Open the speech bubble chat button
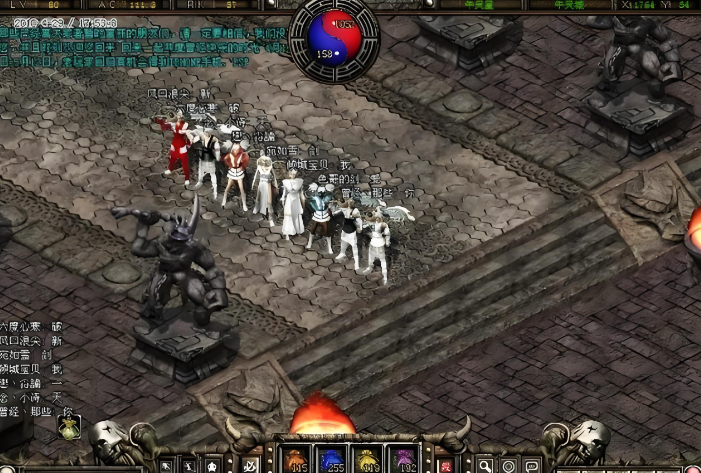Screen dimensions: 701x473 (x=533, y=465)
